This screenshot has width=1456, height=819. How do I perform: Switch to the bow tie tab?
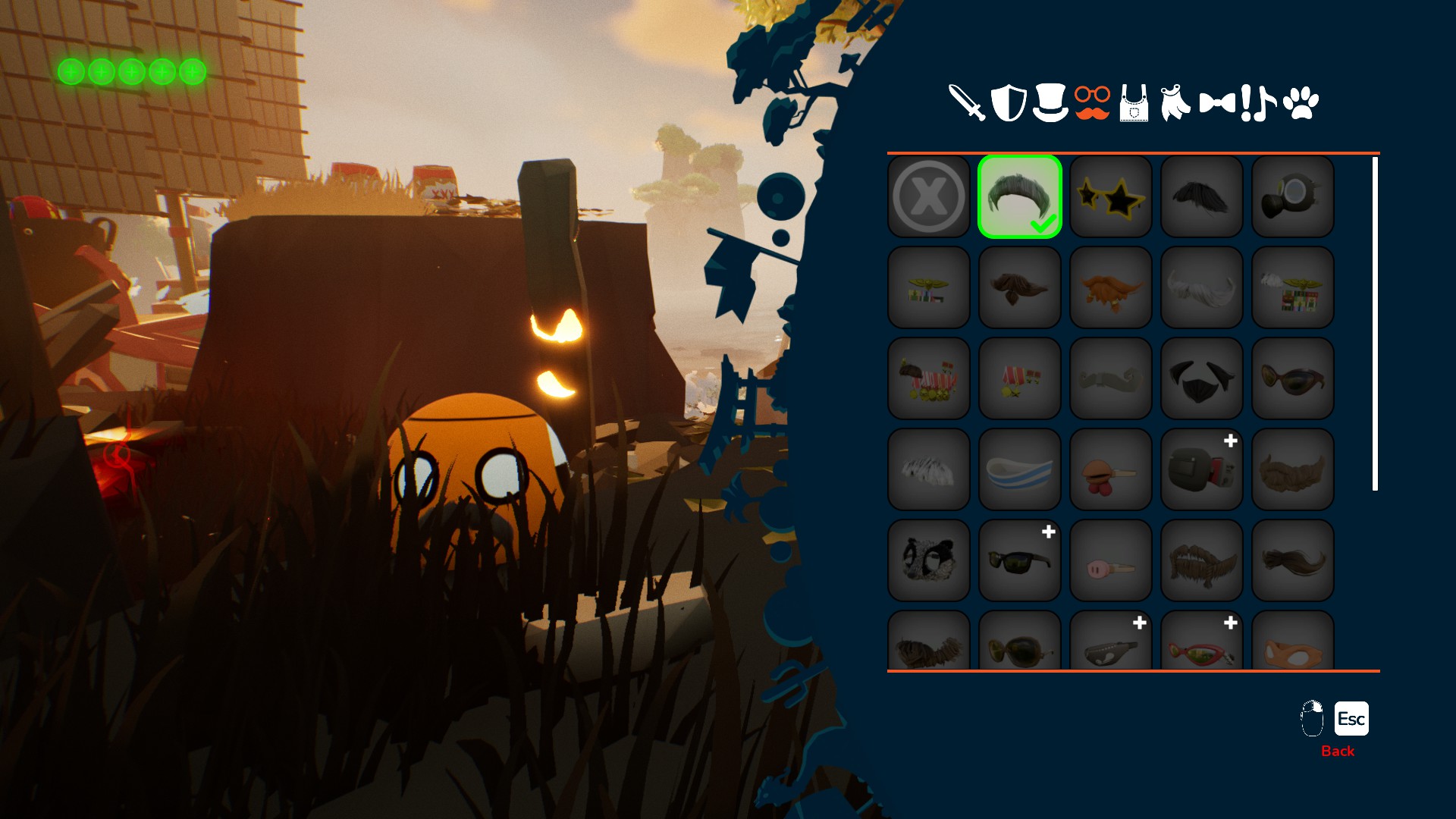(x=1216, y=103)
